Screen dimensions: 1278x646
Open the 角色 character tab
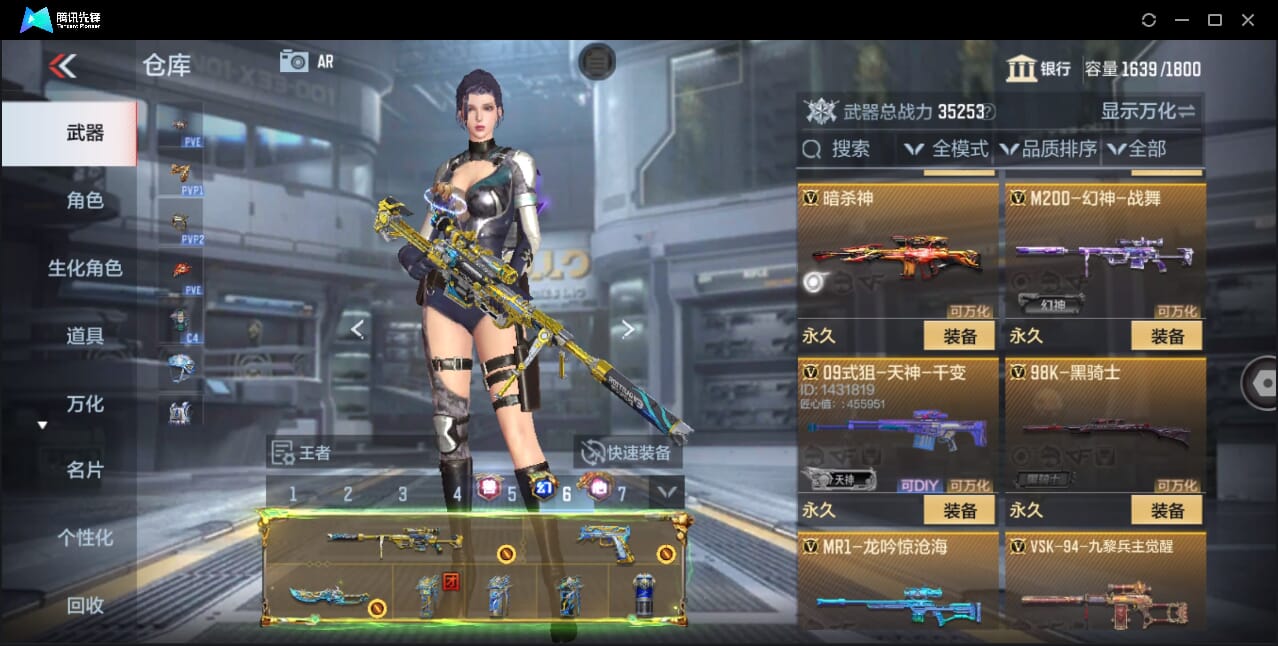(85, 201)
